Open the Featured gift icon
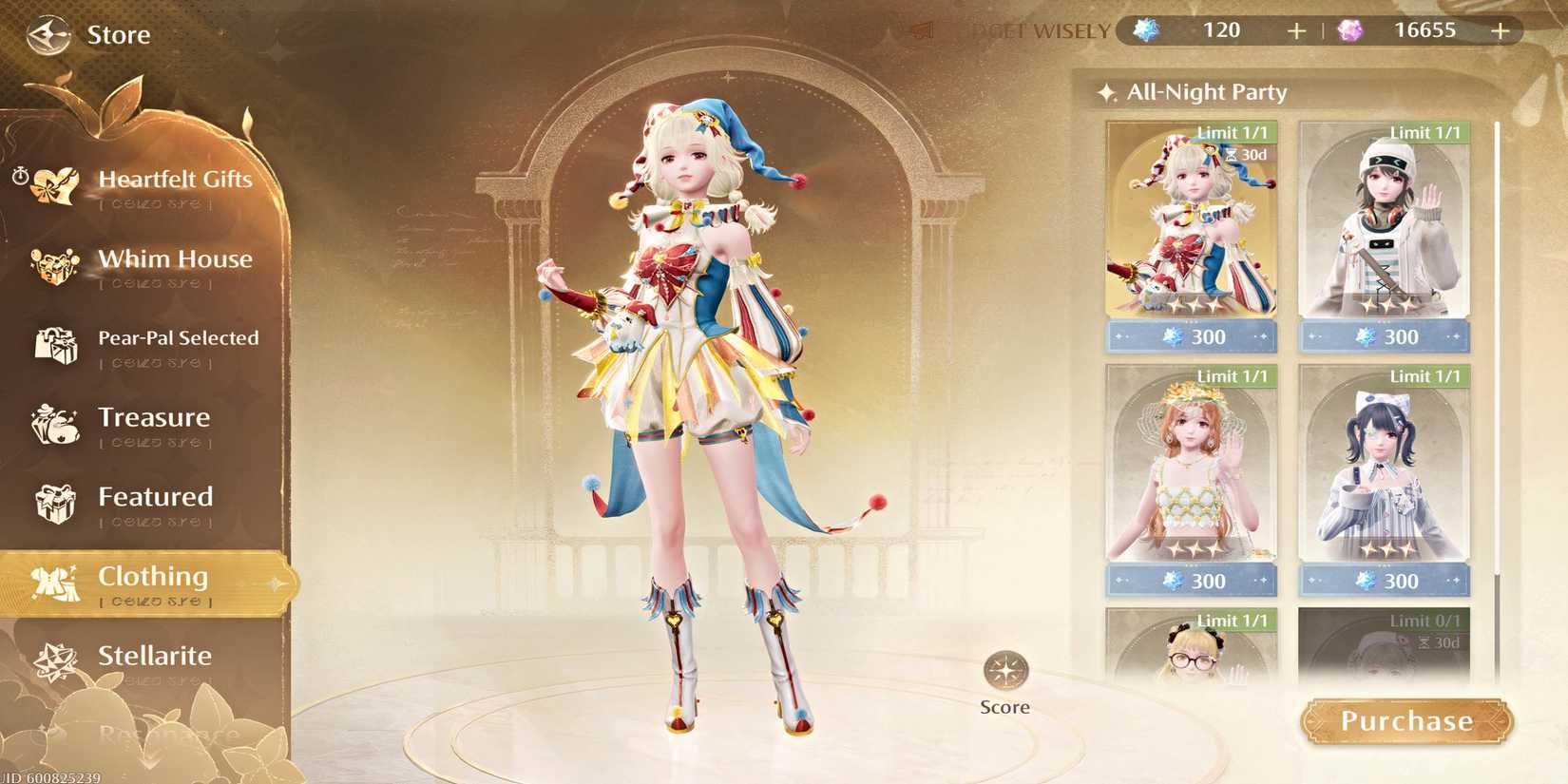Image resolution: width=1568 pixels, height=784 pixels. click(55, 504)
